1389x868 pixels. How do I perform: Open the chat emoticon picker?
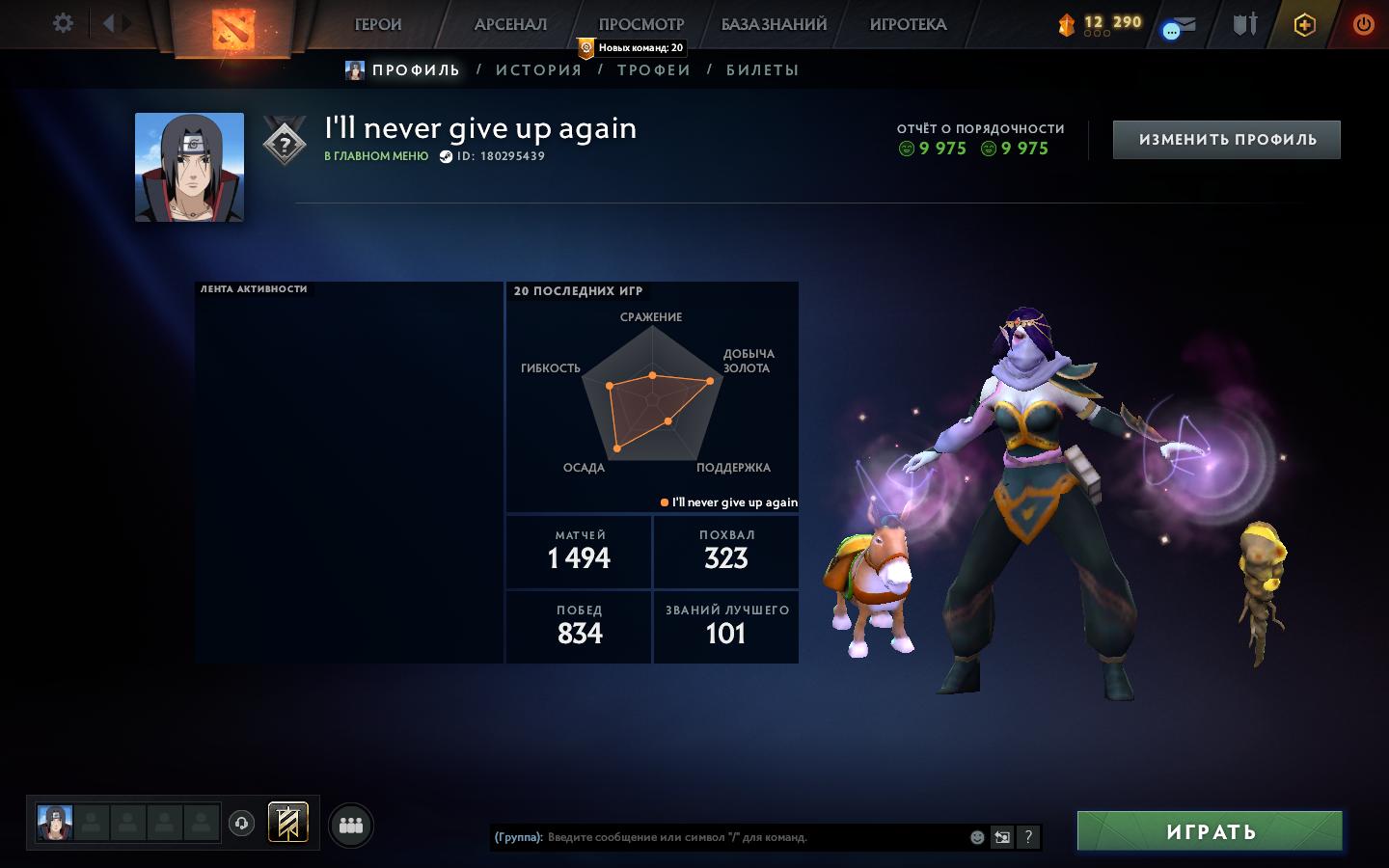pos(977,837)
